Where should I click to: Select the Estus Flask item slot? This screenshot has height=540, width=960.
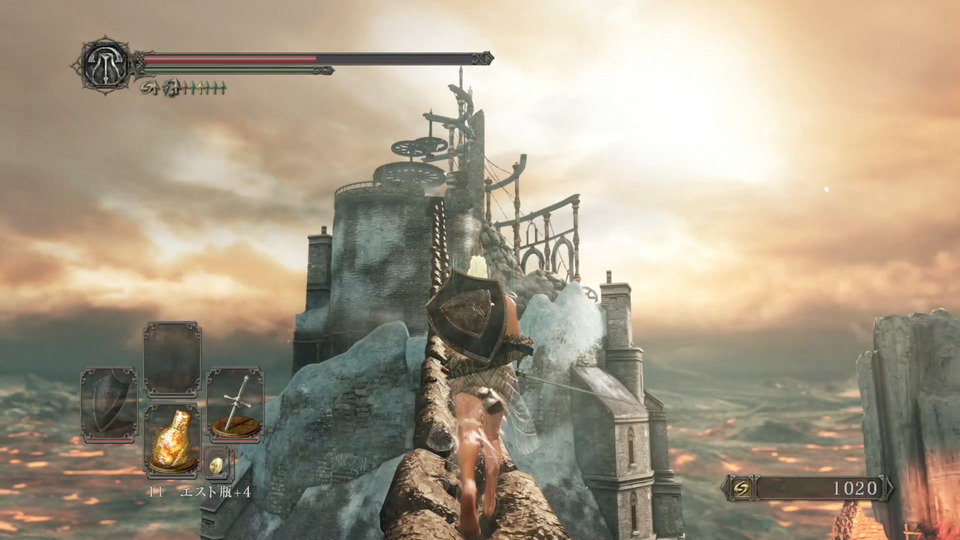coord(172,440)
